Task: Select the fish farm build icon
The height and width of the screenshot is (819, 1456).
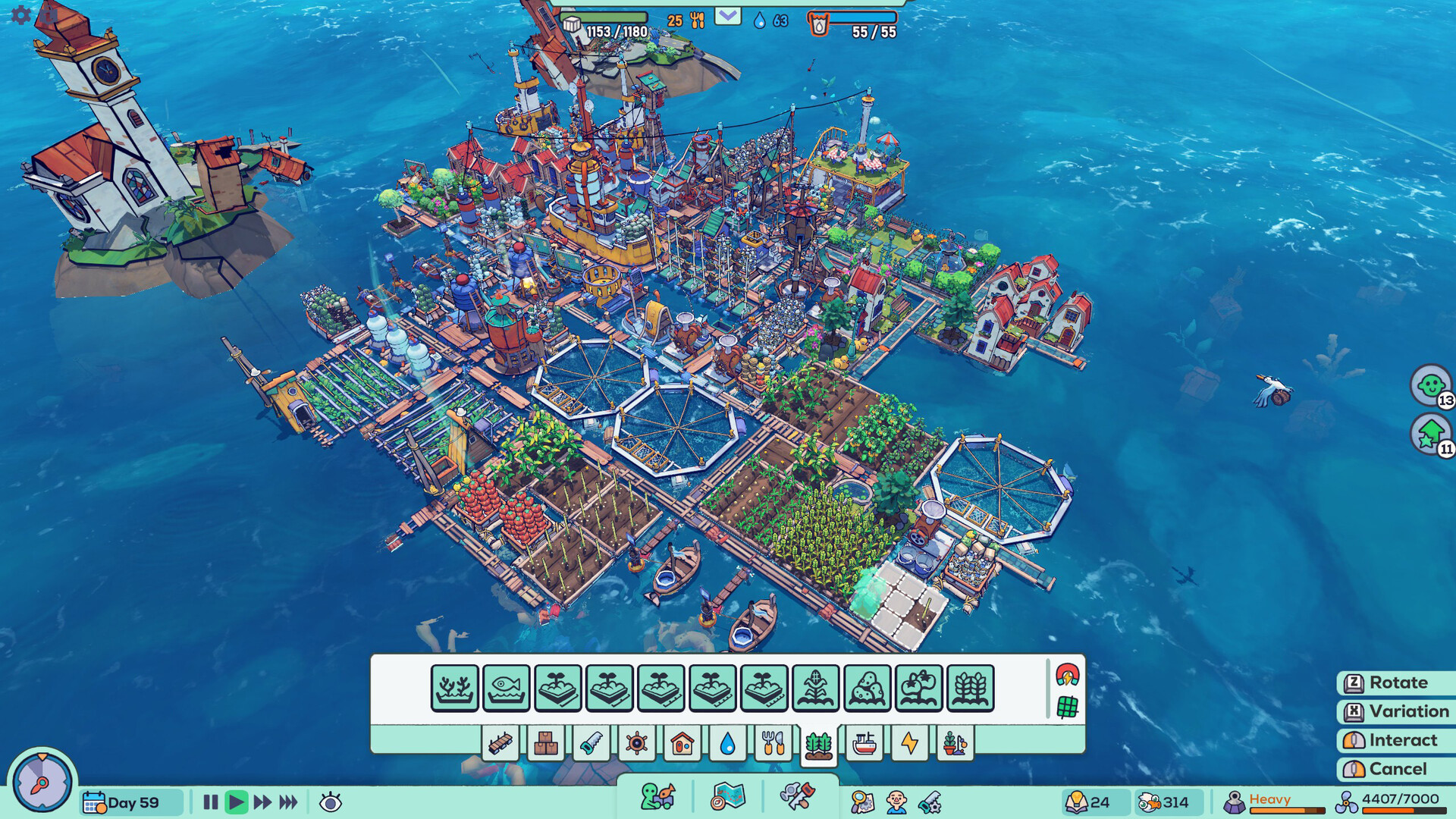Action: 506,686
